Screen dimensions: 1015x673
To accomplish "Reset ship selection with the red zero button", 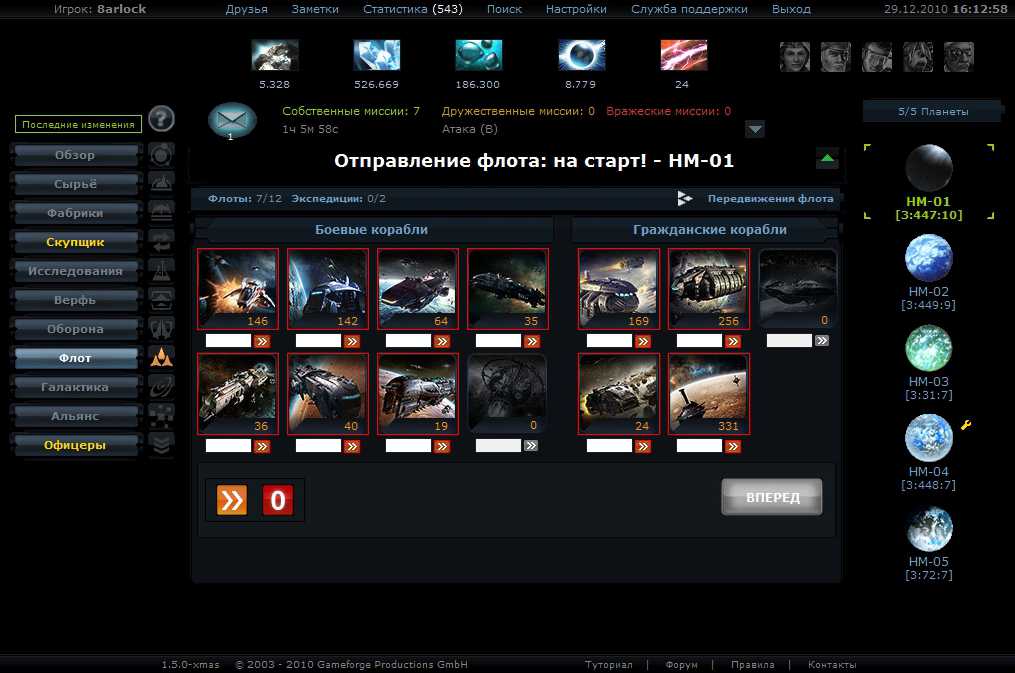I will click(278, 500).
